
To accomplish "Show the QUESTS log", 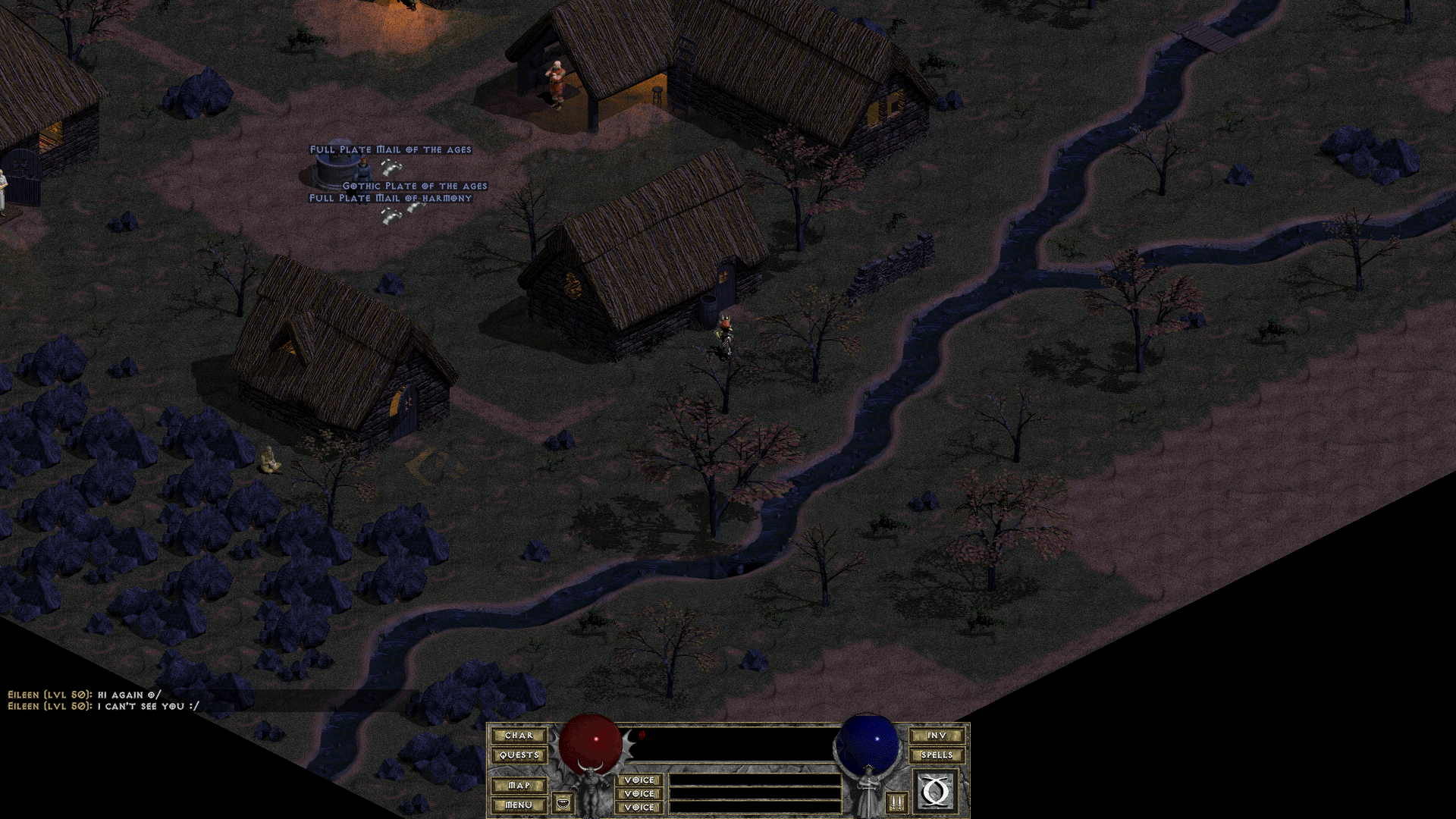I will [x=519, y=755].
